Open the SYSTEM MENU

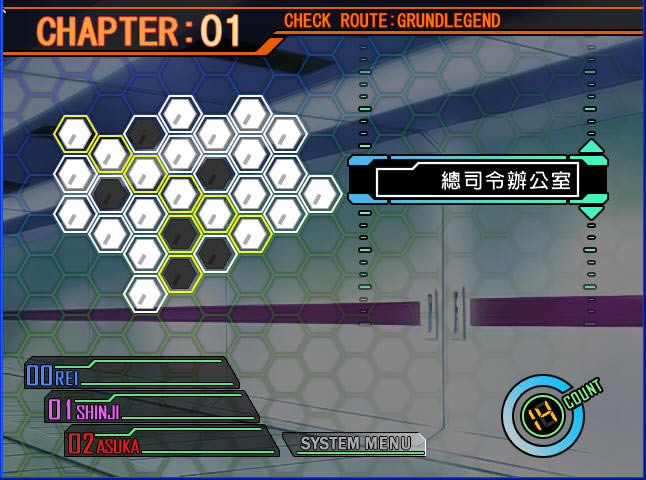click(355, 443)
